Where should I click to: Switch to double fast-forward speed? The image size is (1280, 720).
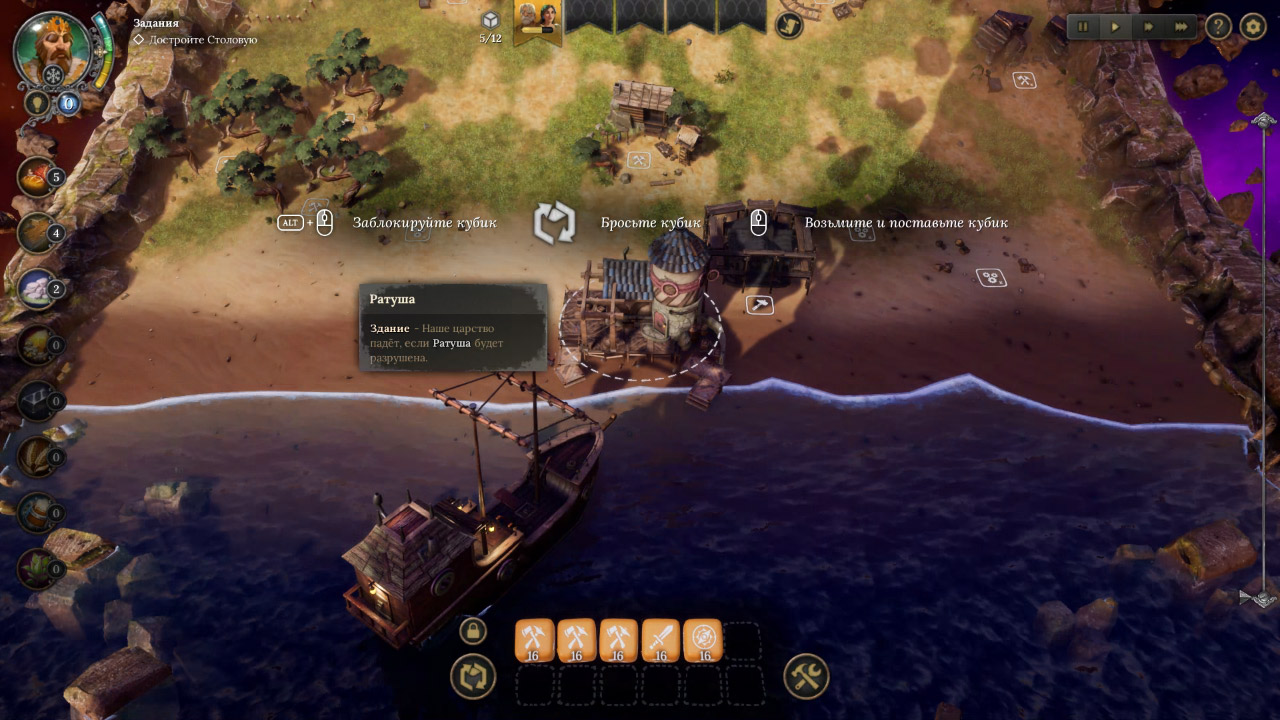1149,27
